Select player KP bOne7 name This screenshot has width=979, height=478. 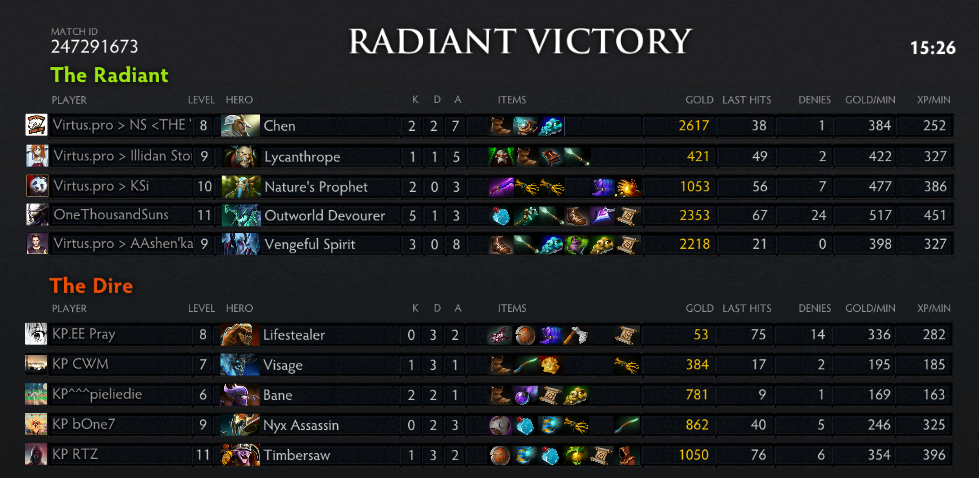84,425
